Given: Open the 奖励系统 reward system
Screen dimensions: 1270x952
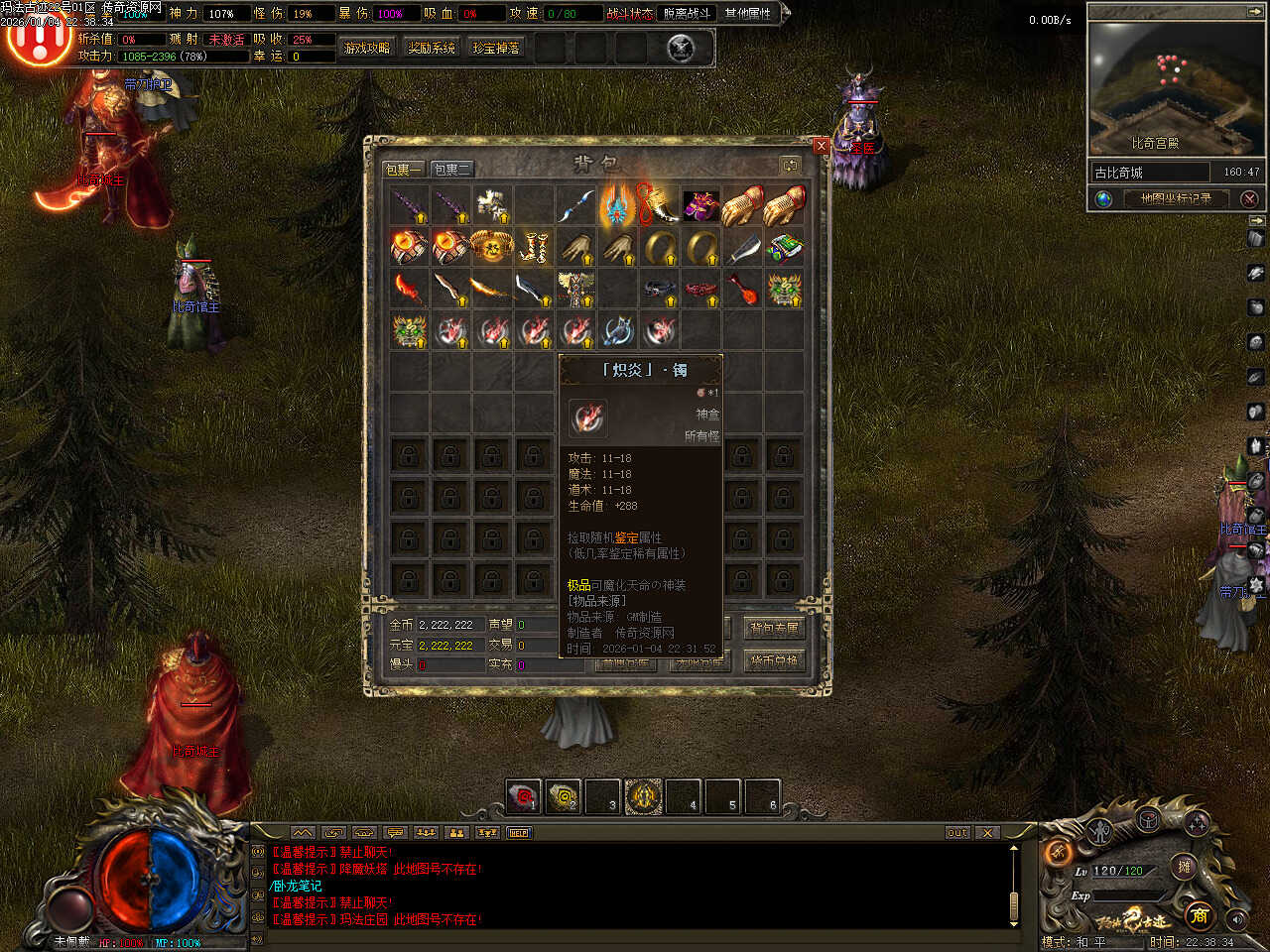Looking at the screenshot, I should coord(432,48).
